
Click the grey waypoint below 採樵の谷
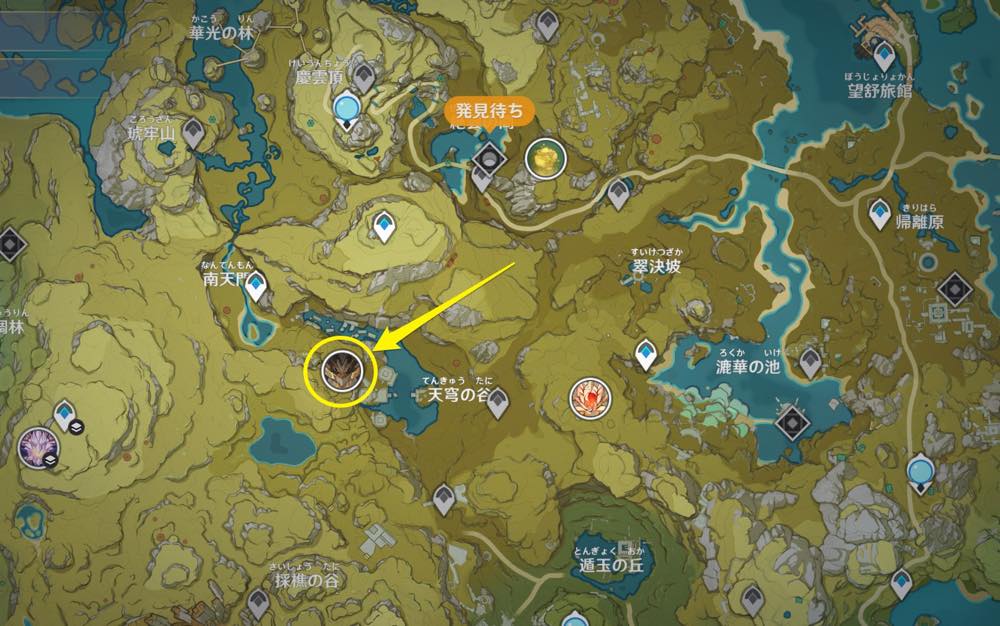coord(258,602)
